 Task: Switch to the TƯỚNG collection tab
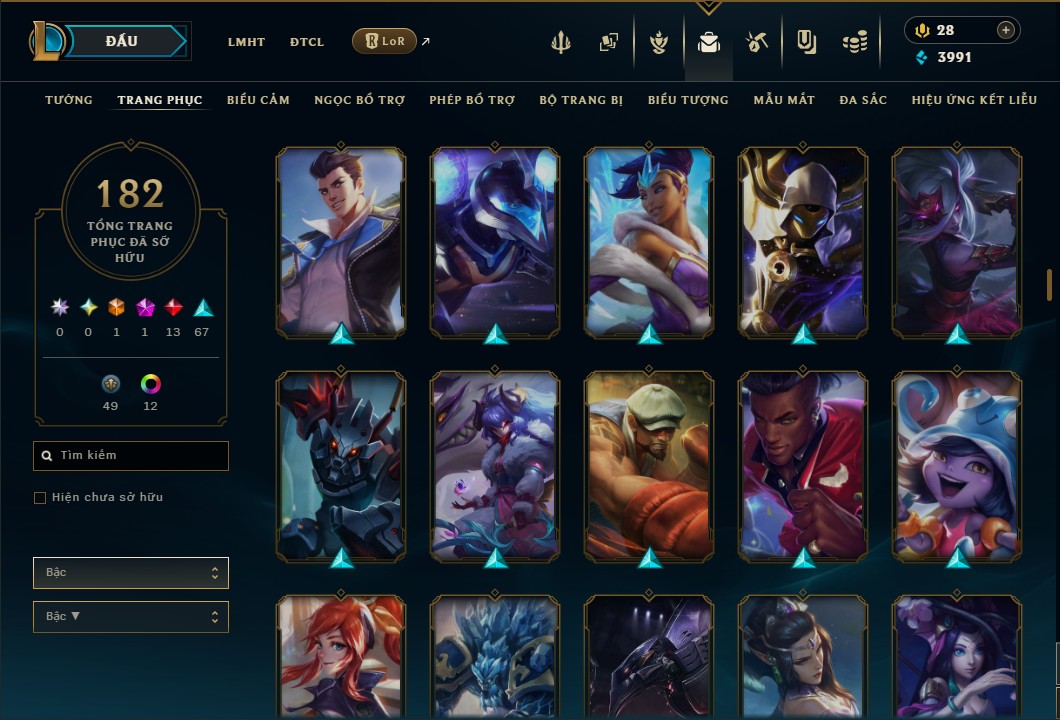[x=69, y=100]
